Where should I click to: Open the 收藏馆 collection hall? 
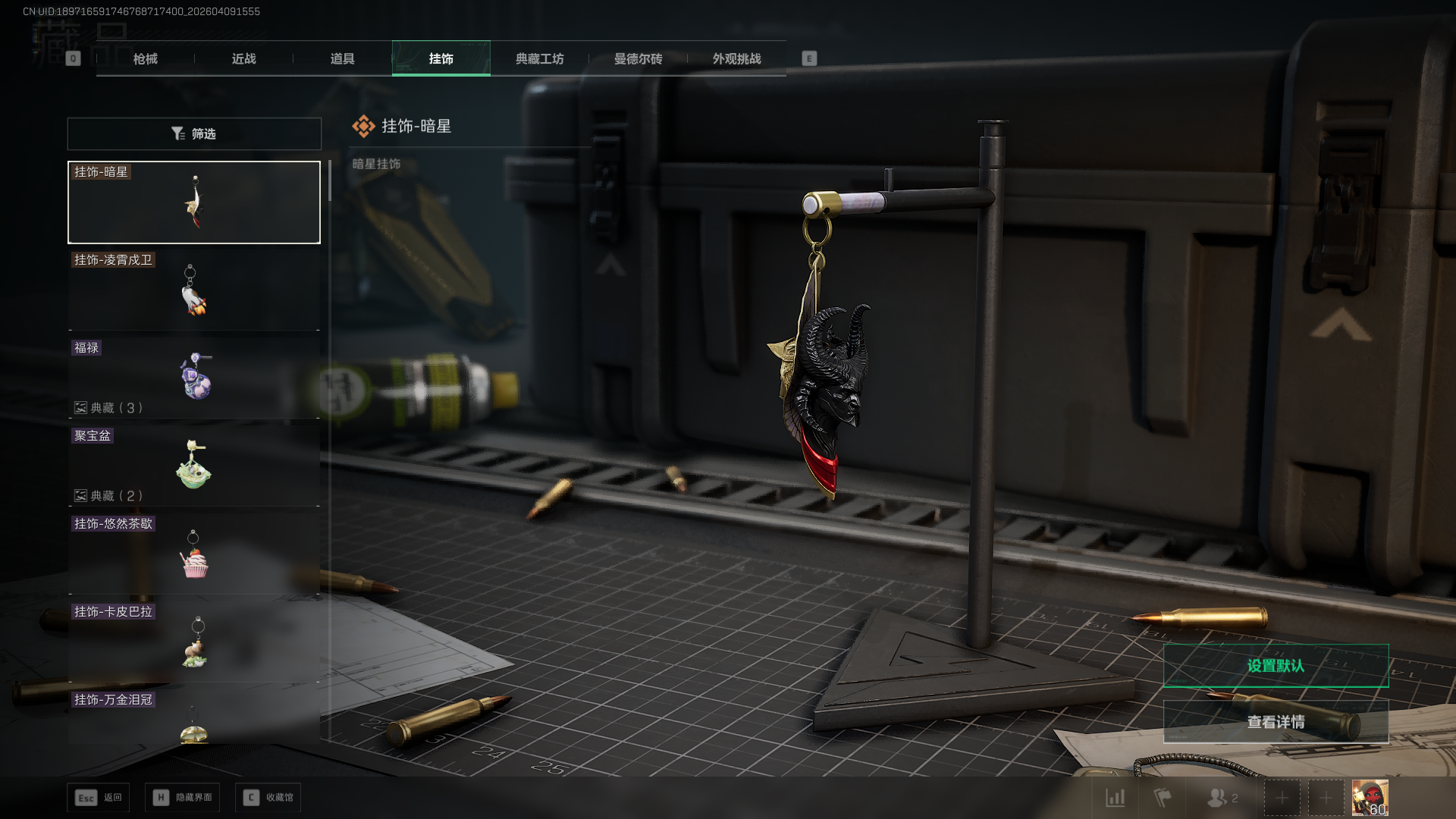tap(268, 798)
